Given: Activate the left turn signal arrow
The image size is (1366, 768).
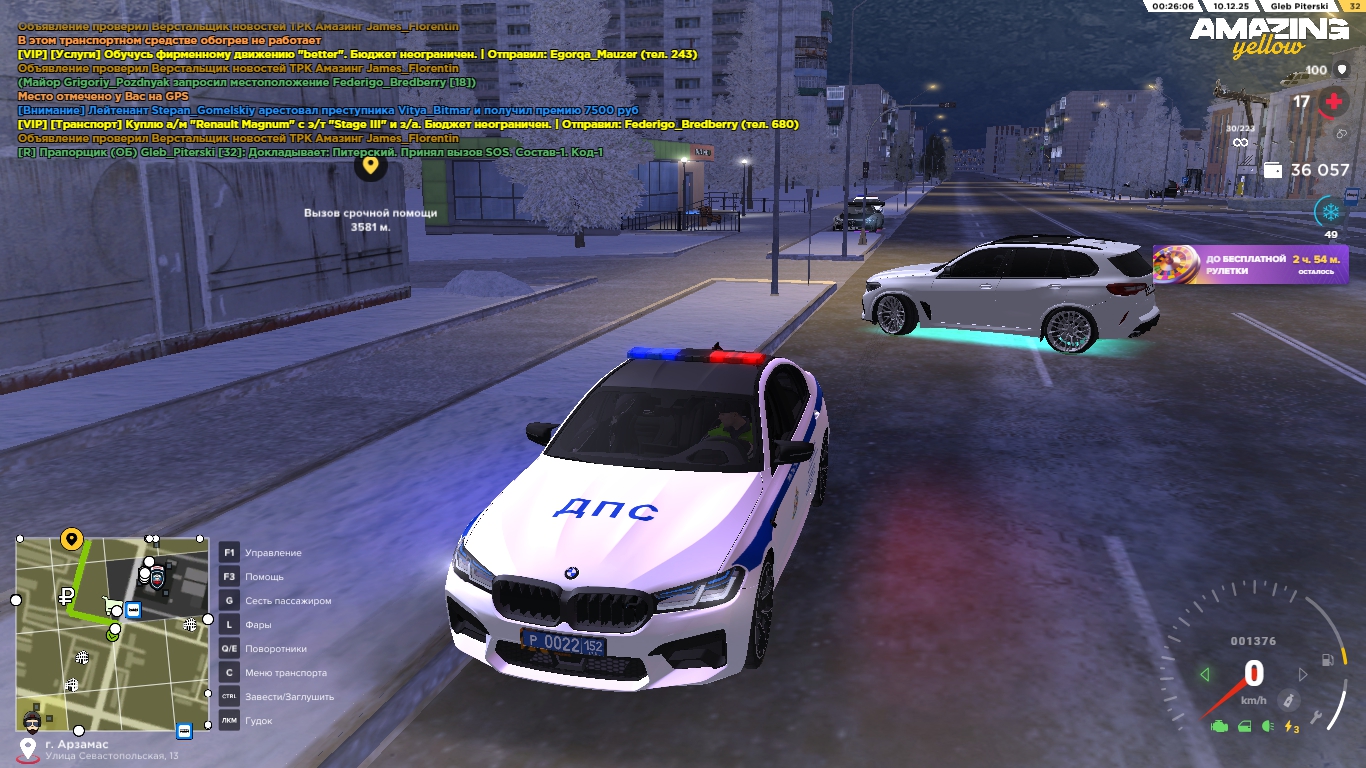Looking at the screenshot, I should coord(1205,675).
